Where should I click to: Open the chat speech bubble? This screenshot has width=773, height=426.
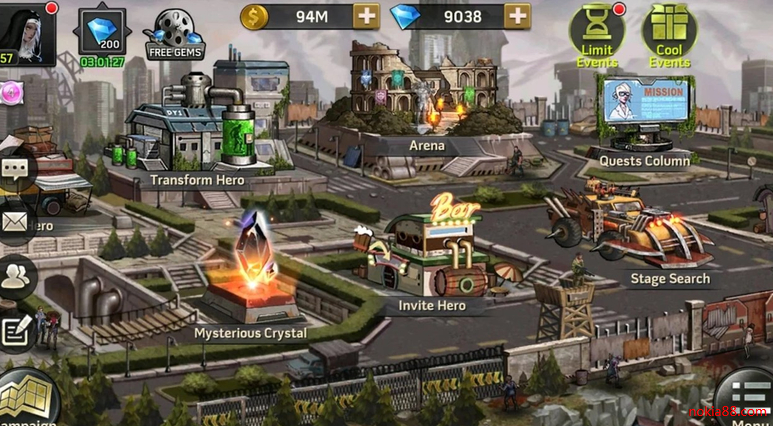(x=14, y=171)
